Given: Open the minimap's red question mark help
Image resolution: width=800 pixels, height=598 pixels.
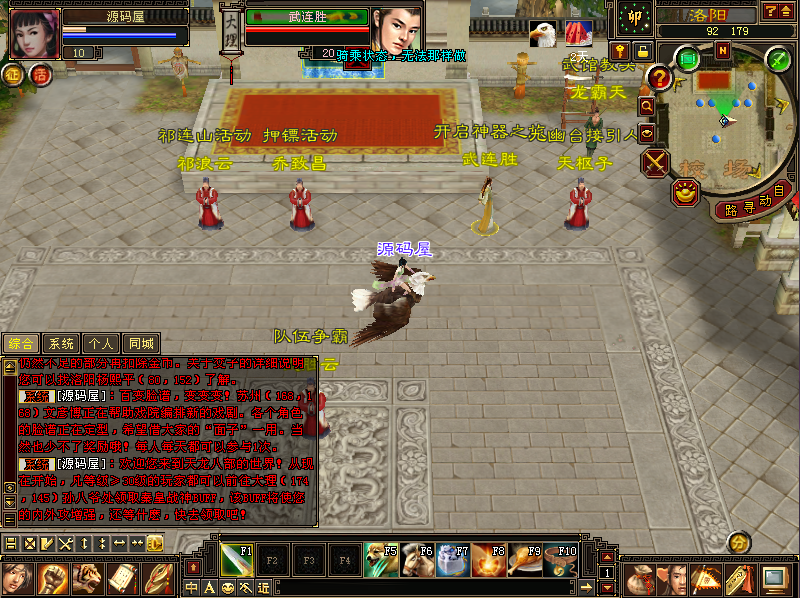Looking at the screenshot, I should (658, 77).
